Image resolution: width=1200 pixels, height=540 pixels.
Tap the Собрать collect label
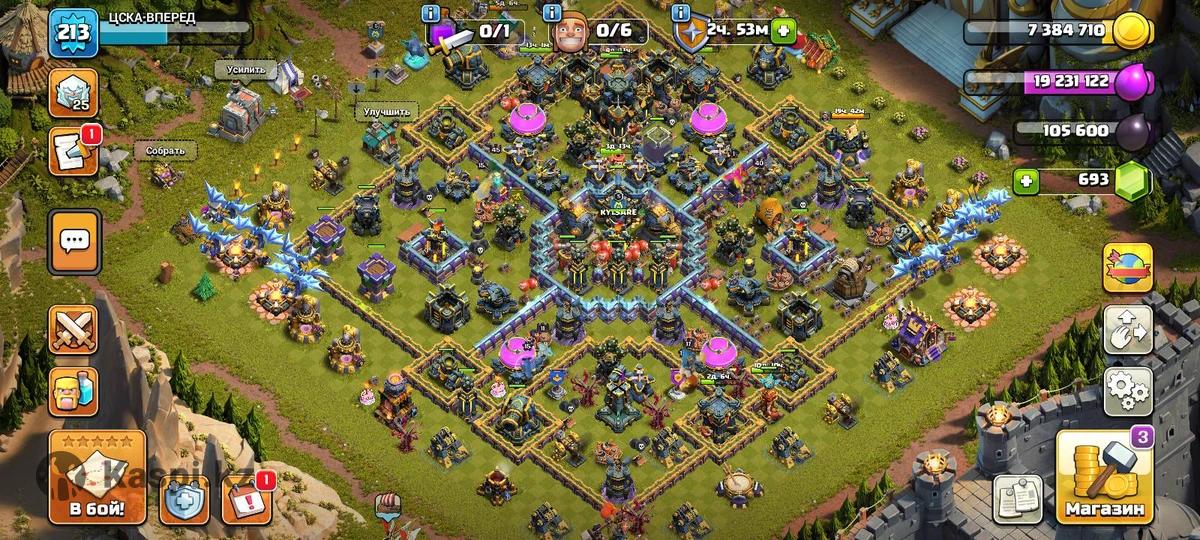165,151
